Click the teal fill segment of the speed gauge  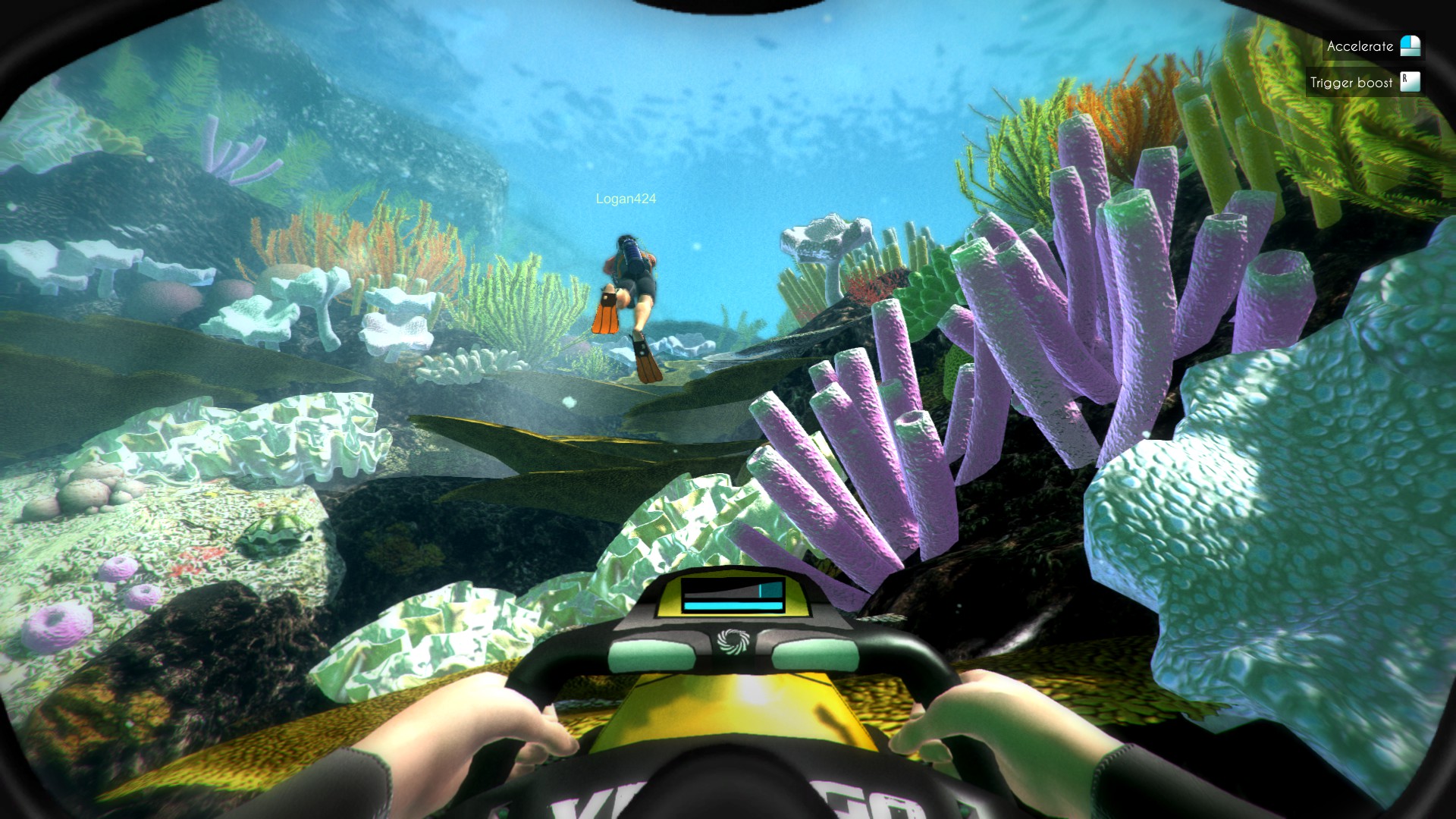pos(770,590)
